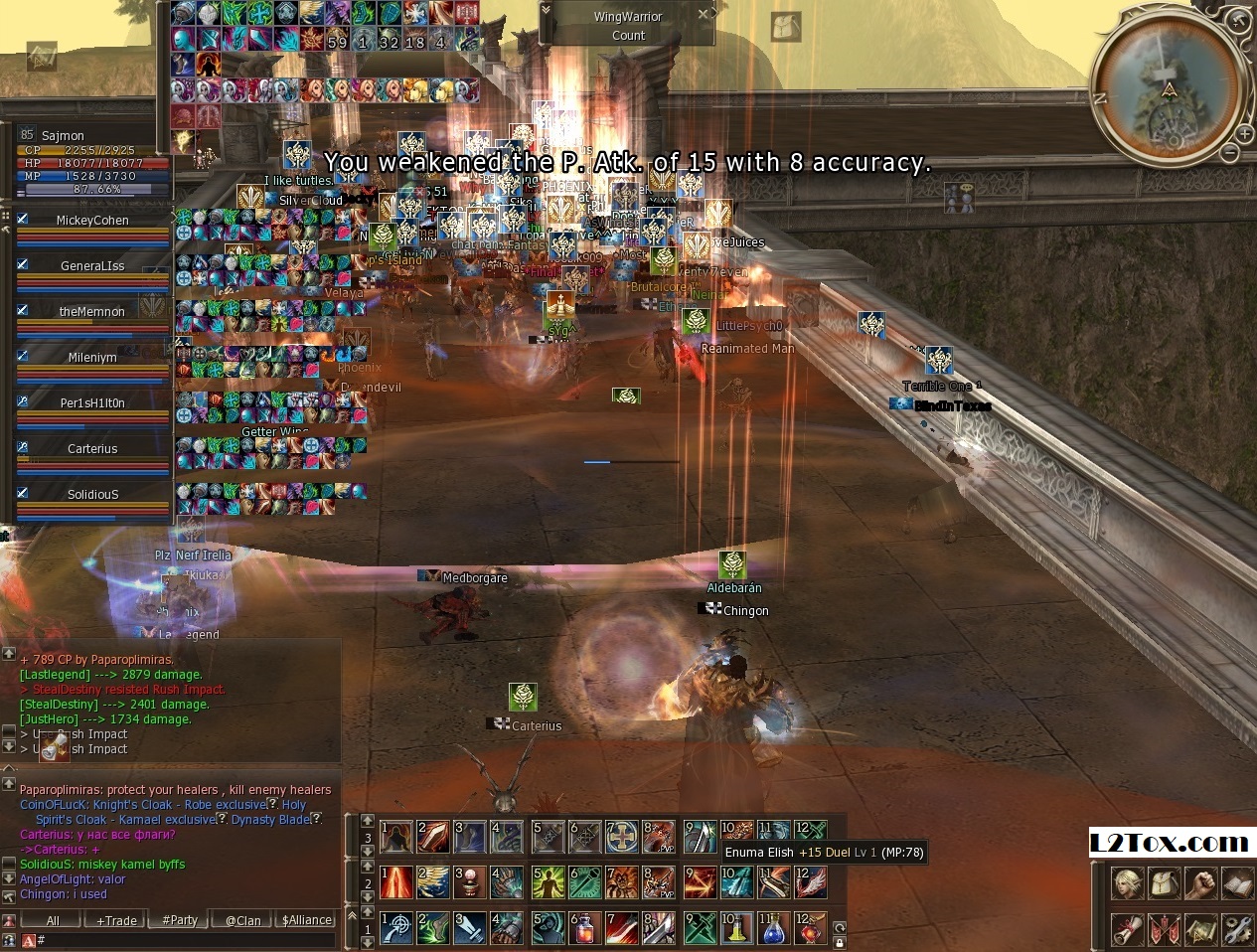Screen dimensions: 1257x952
Task: Use the blue mana potion hotbar slot
Action: pos(775,928)
